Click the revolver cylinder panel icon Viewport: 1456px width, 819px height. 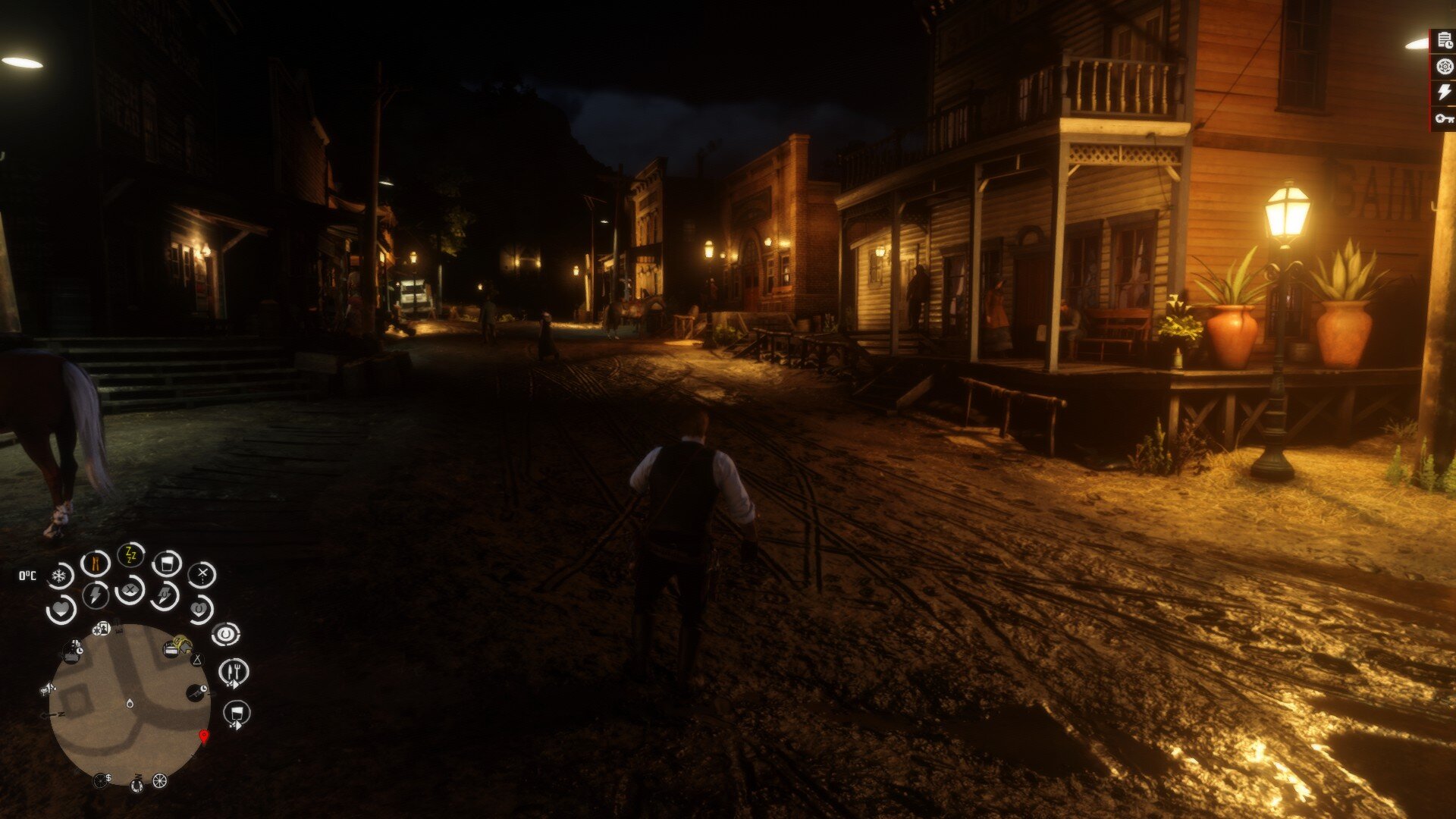[x=1445, y=67]
